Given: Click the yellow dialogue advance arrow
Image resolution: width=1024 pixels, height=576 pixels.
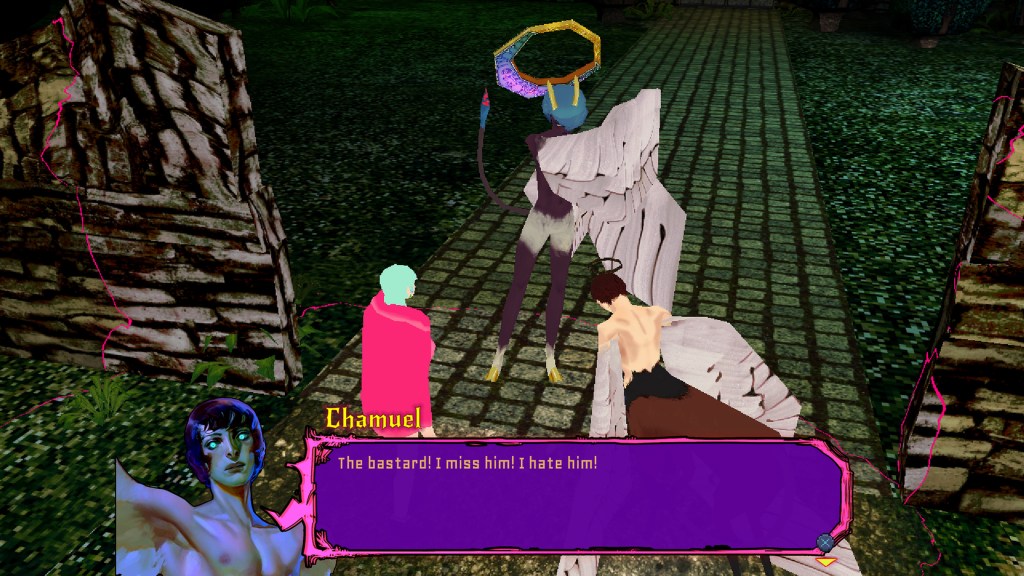Looking at the screenshot, I should (826, 562).
